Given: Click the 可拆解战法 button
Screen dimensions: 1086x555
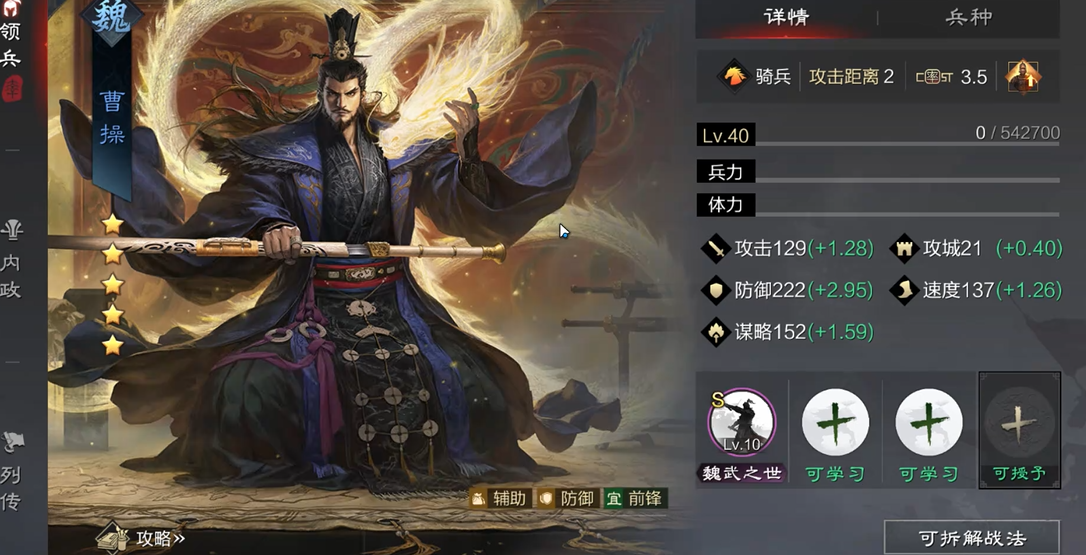Looking at the screenshot, I should coord(971,538).
